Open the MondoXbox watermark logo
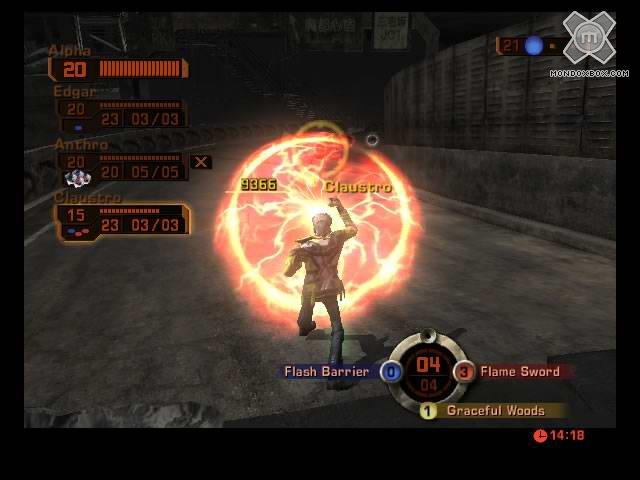Image resolution: width=640 pixels, height=480 pixels. [589, 42]
